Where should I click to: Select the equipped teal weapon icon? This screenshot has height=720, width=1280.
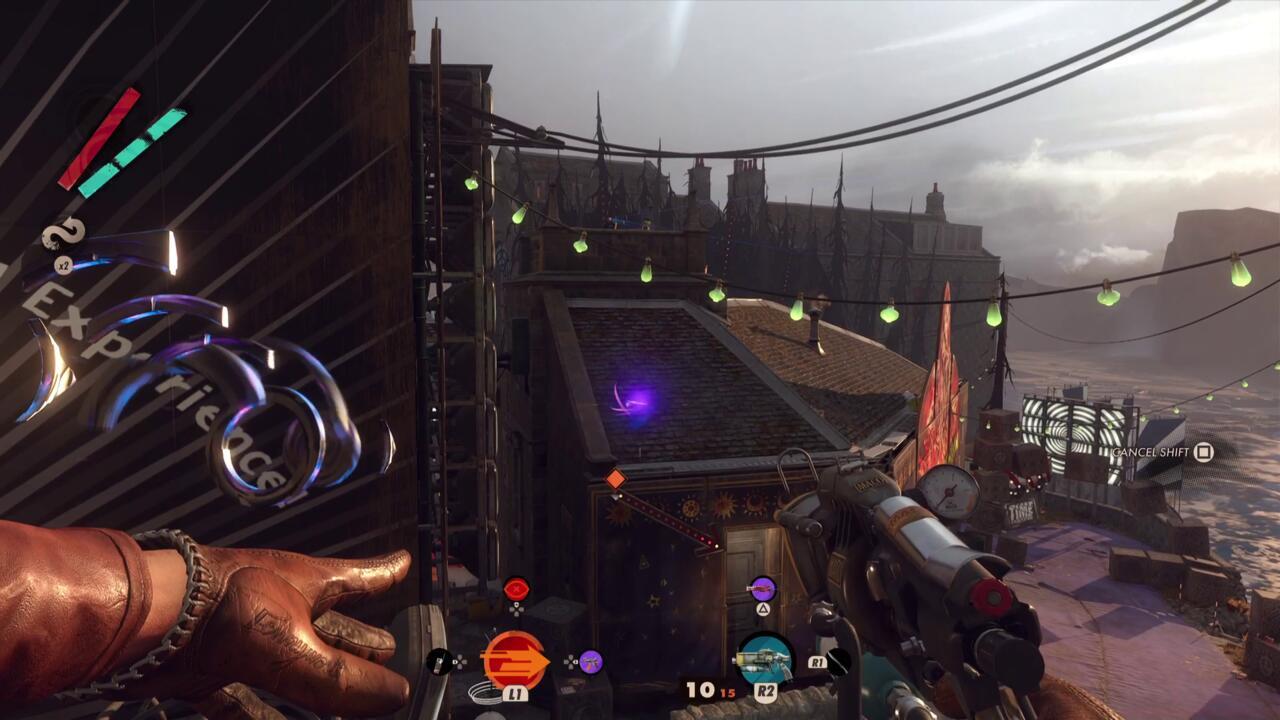click(x=765, y=660)
